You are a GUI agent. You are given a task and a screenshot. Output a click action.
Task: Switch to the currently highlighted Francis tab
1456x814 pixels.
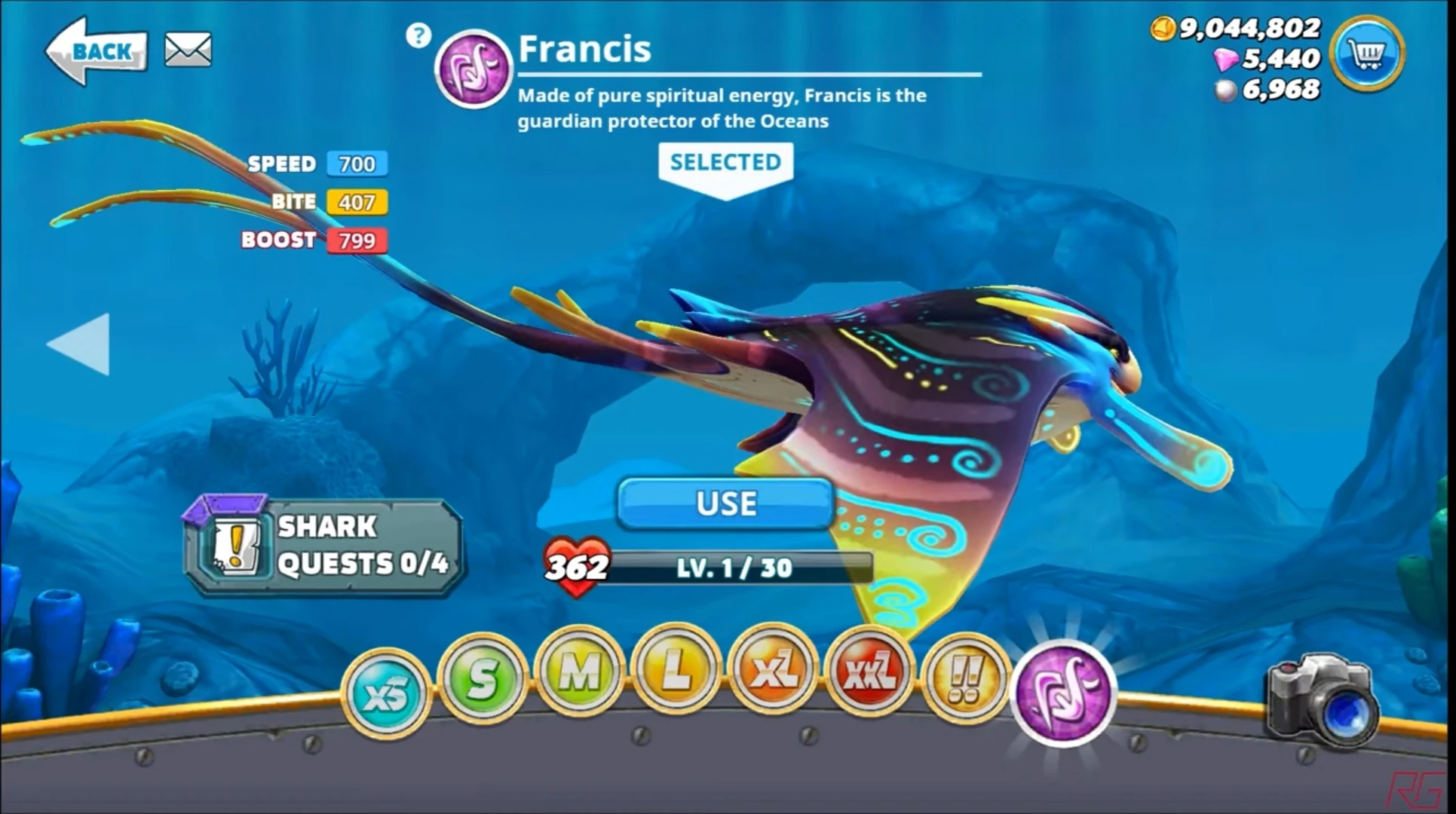tap(1064, 690)
